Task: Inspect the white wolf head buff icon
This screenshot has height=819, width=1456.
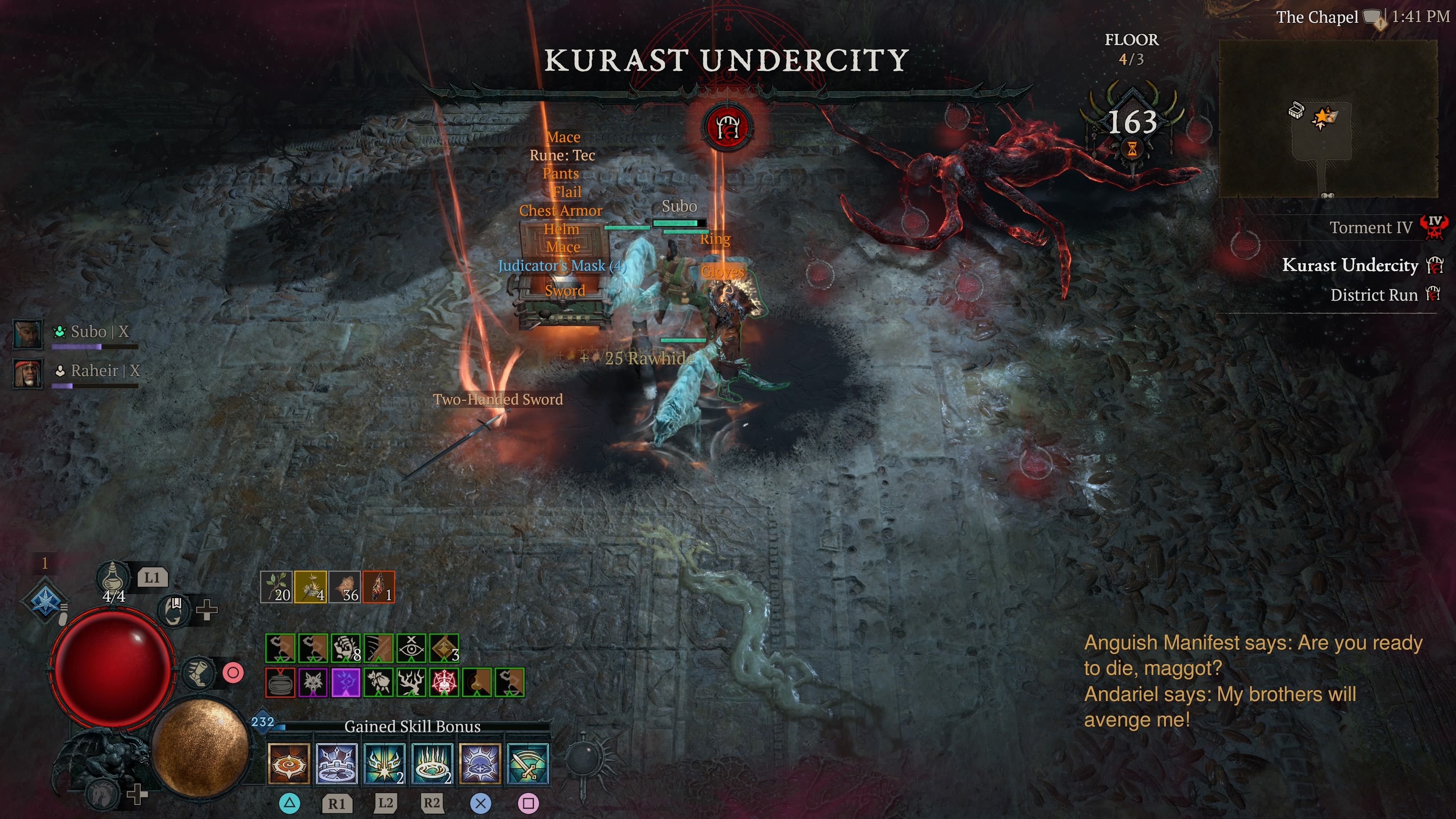Action: coord(312,682)
